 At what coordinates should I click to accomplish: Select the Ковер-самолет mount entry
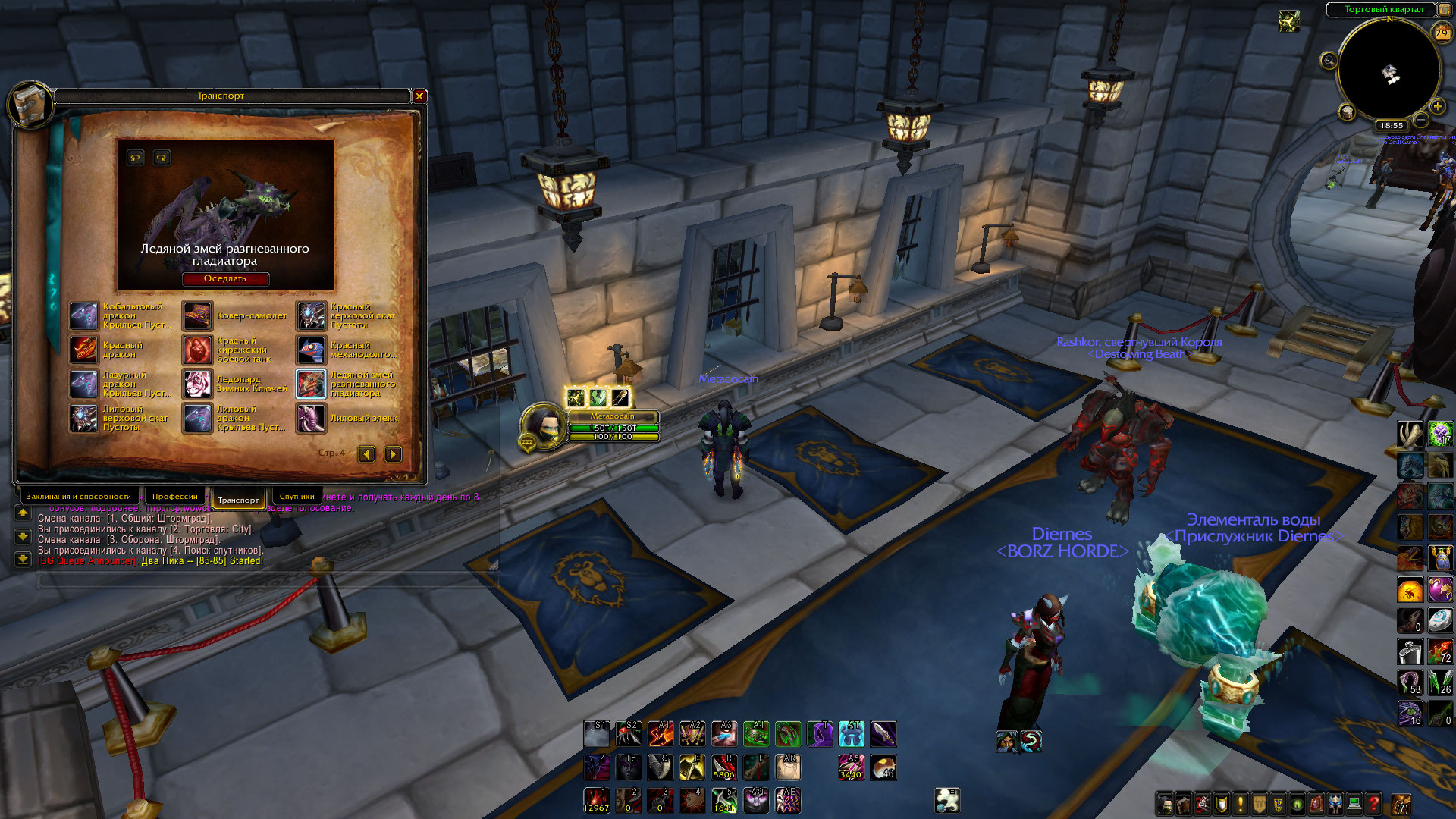pyautogui.click(x=198, y=315)
